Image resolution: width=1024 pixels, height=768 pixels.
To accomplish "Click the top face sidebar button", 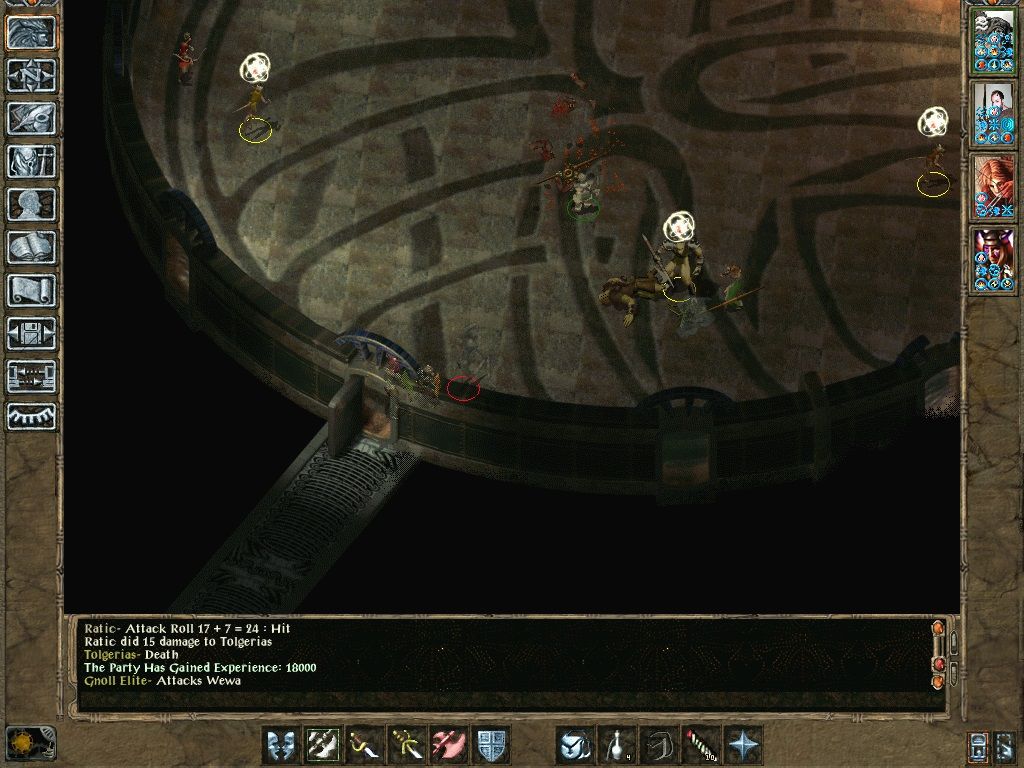I will pyautogui.click(x=31, y=32).
